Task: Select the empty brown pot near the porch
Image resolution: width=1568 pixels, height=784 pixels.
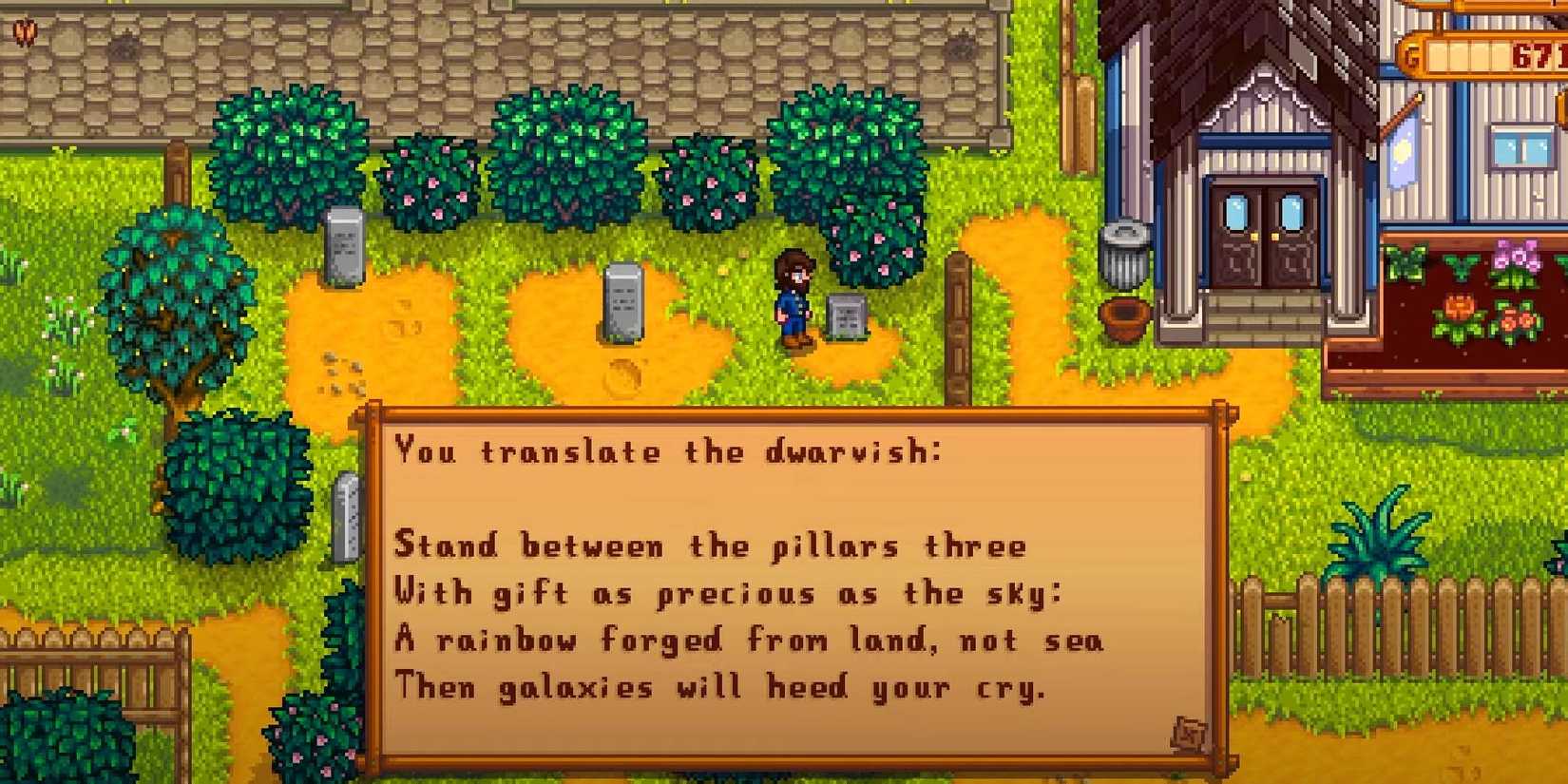Action: [1123, 317]
